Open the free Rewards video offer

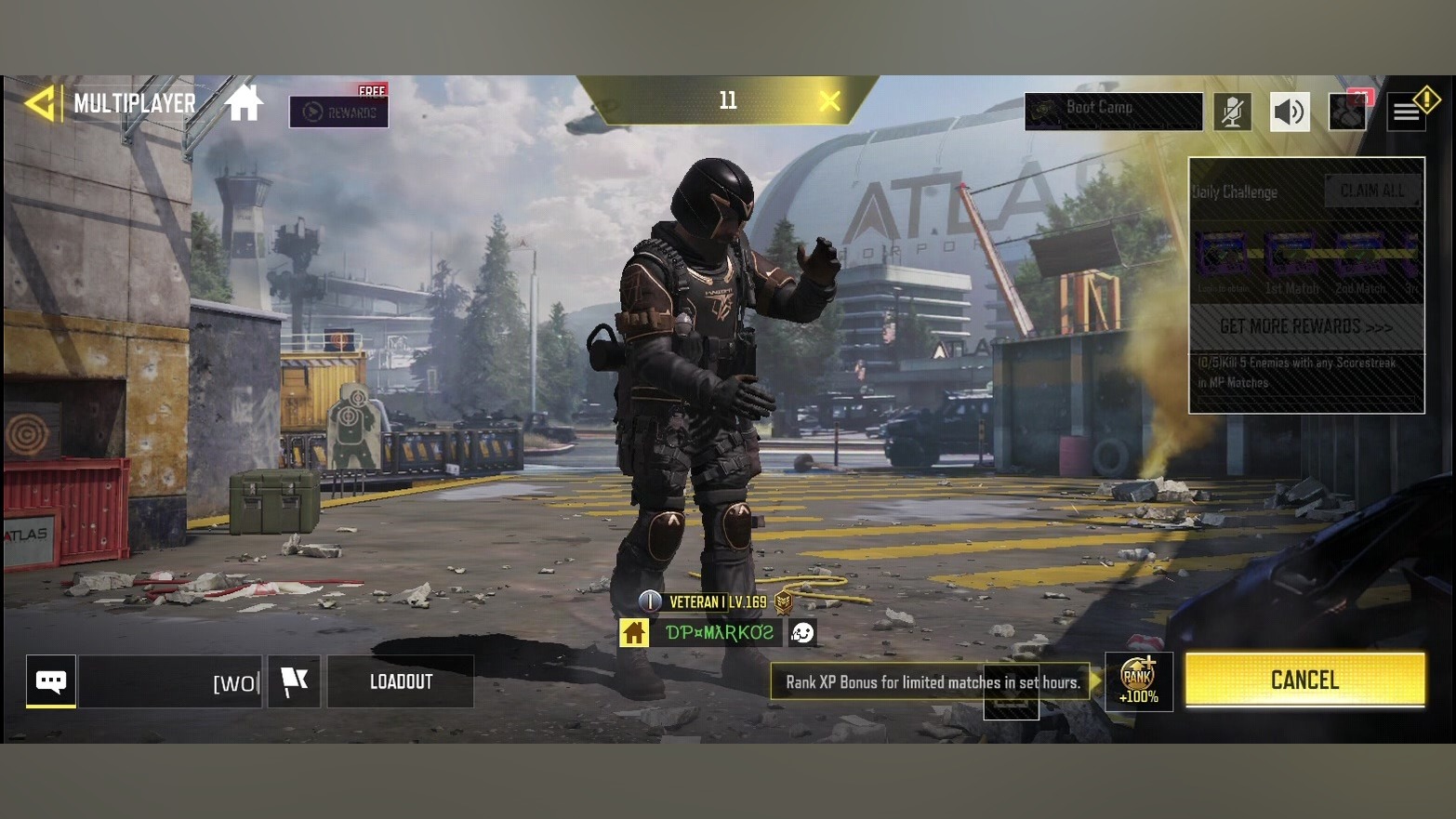(x=338, y=112)
